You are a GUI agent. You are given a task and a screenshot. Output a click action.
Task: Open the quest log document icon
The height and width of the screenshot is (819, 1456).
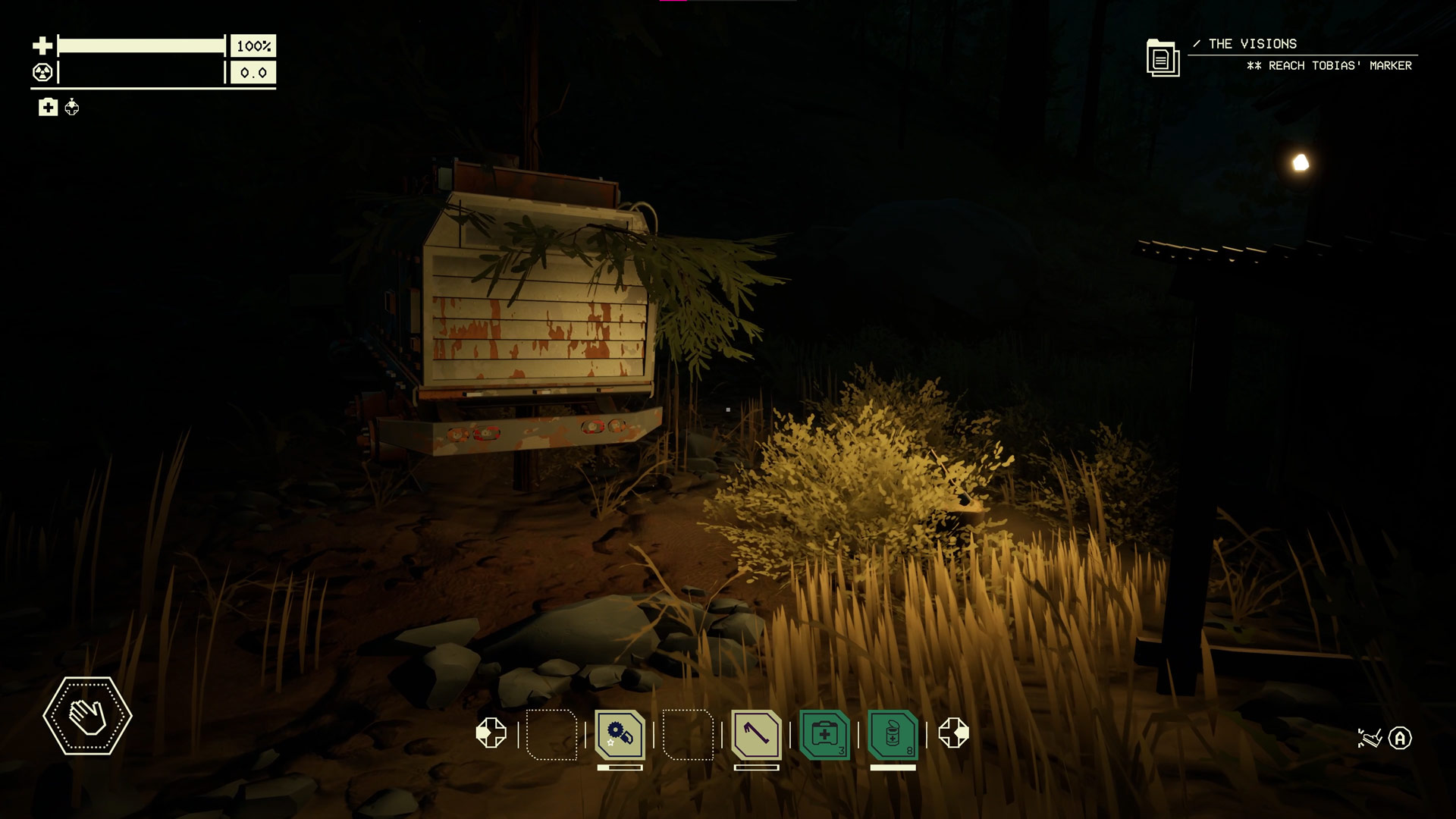[x=1163, y=58]
